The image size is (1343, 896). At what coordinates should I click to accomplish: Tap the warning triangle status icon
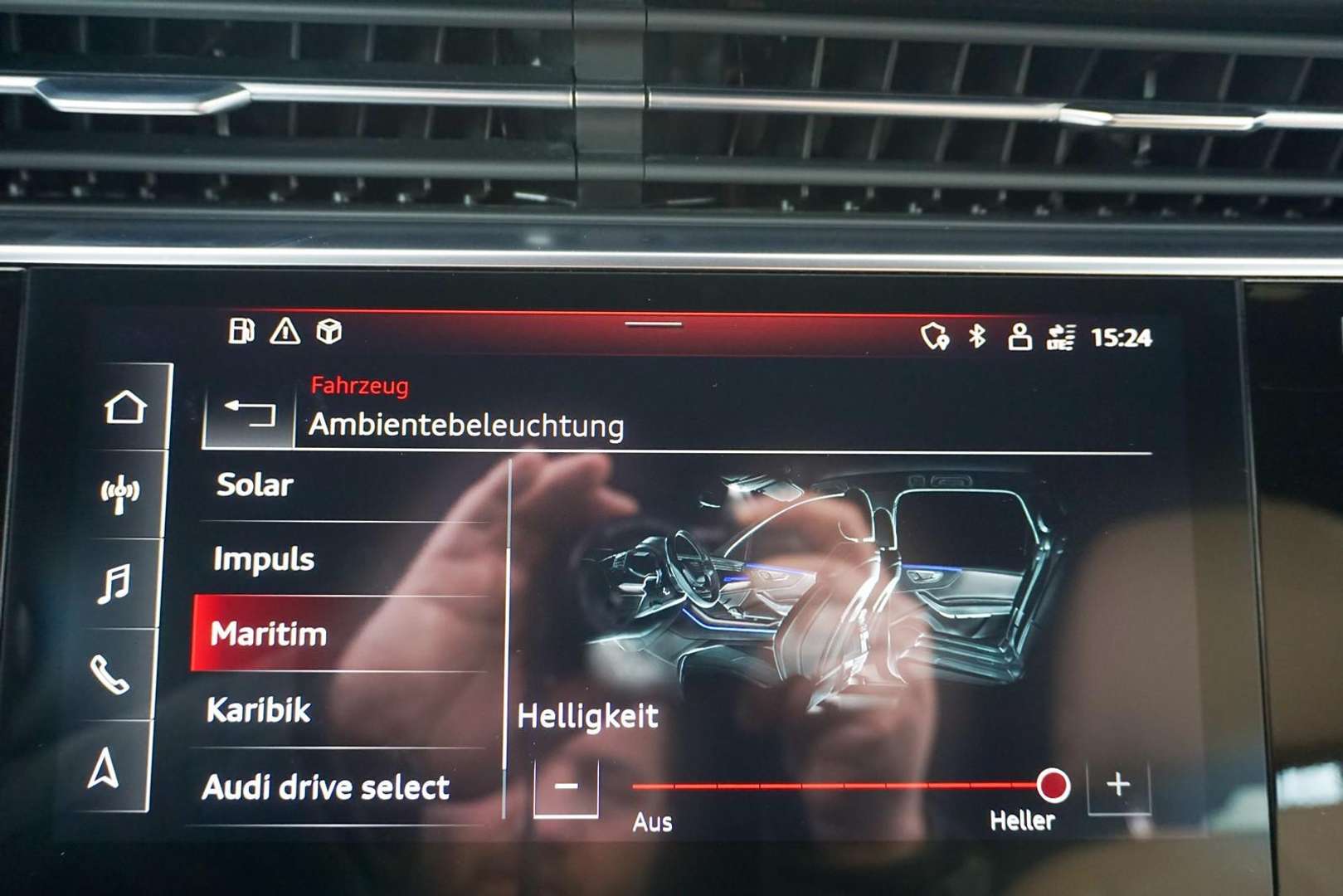pyautogui.click(x=285, y=330)
